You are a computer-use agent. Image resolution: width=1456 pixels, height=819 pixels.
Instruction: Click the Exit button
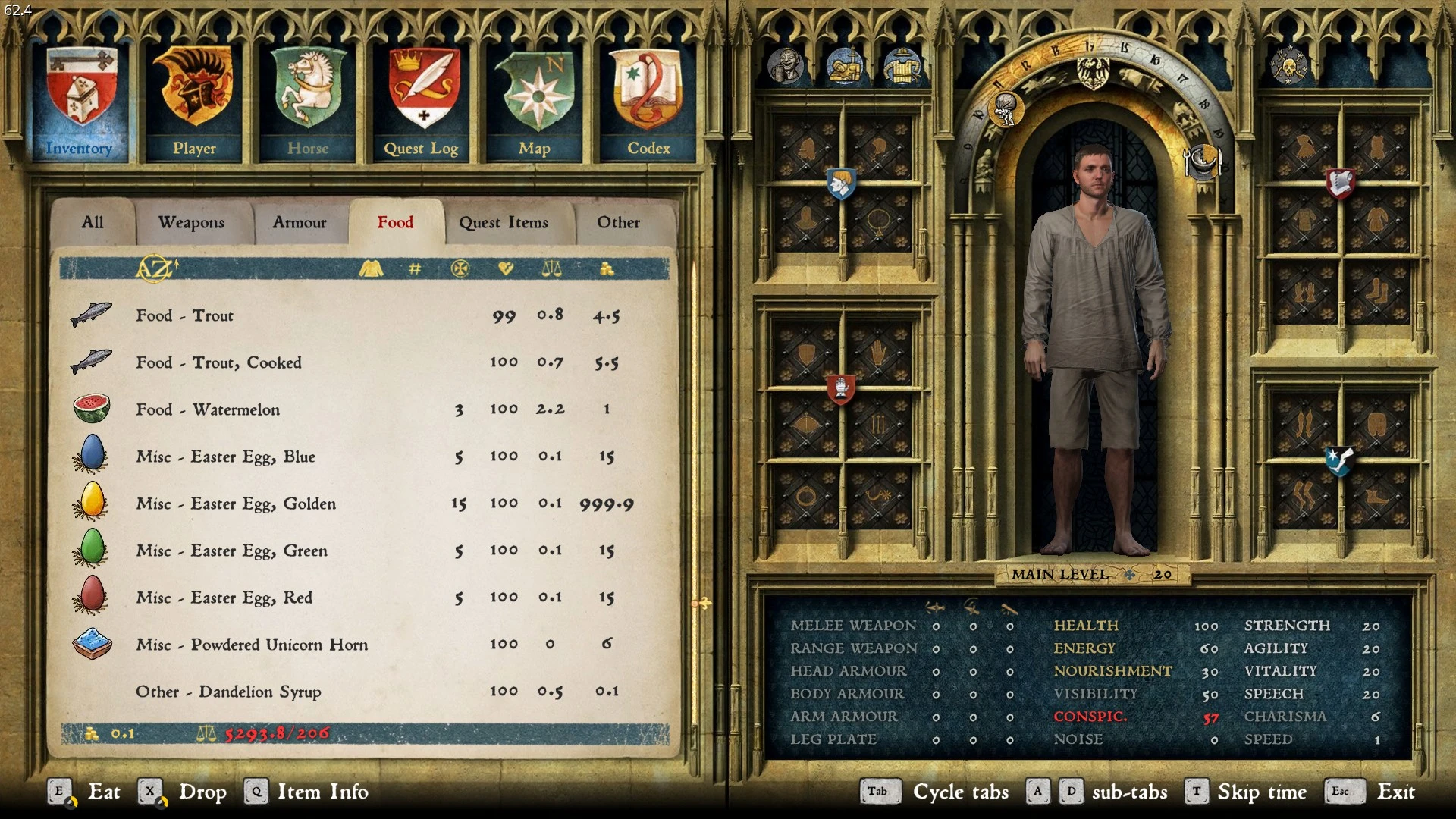[x=1396, y=792]
